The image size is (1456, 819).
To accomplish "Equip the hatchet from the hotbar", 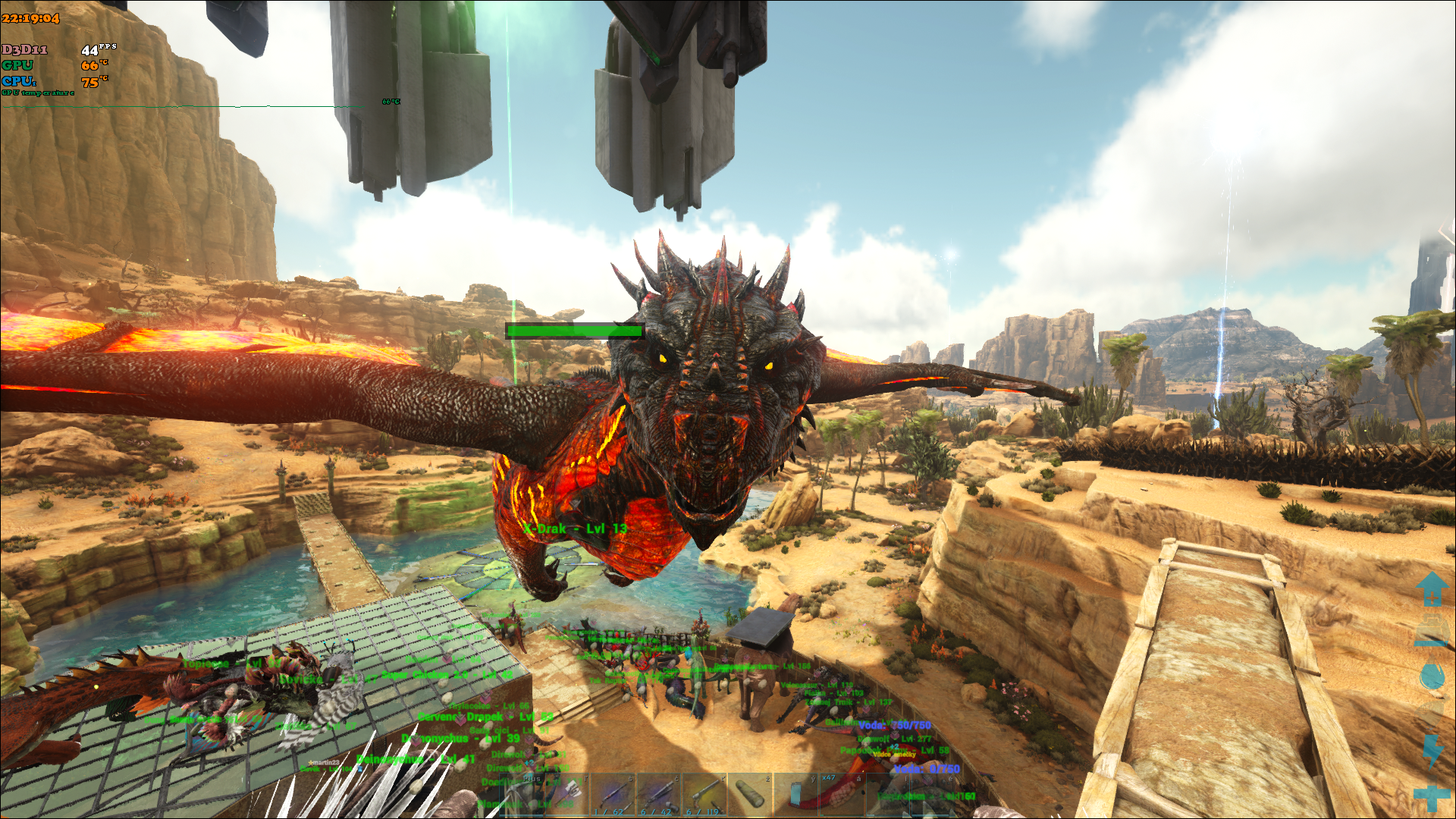I will pos(566,795).
